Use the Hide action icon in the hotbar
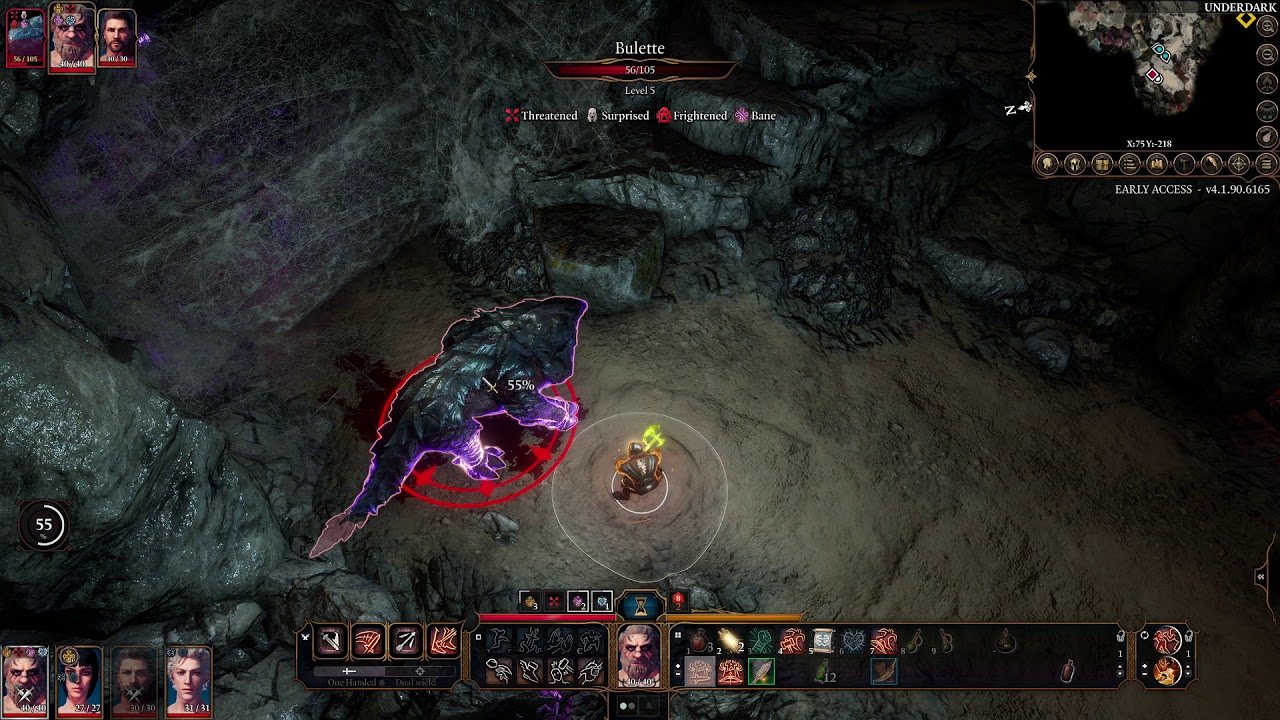This screenshot has width=1280, height=720. [590, 641]
